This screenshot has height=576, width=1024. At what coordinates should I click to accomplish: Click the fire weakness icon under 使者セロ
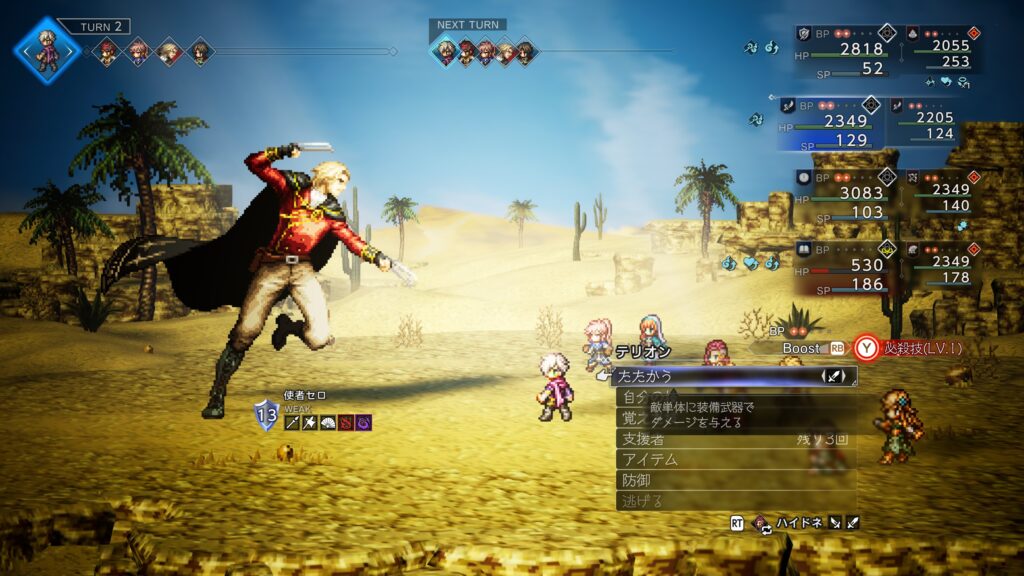tap(345, 423)
